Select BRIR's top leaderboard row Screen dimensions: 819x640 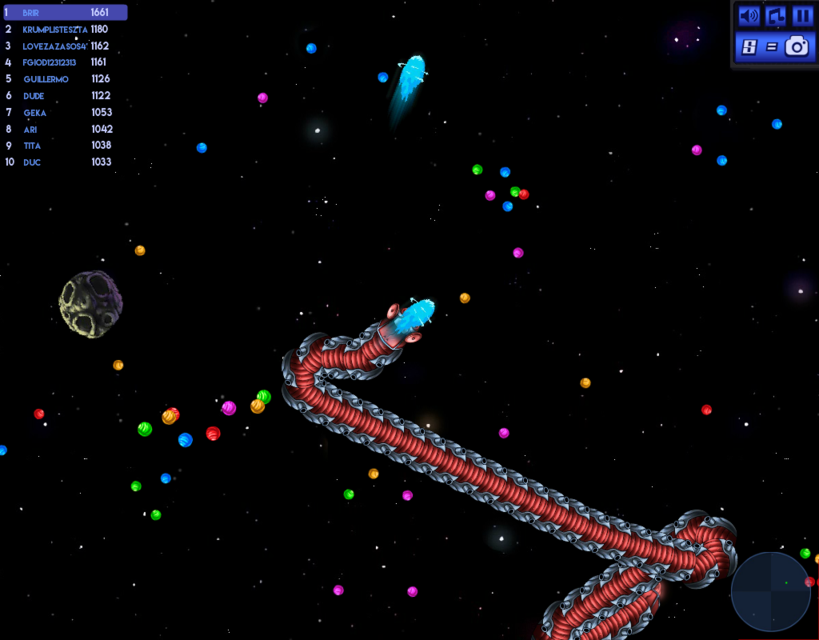[x=64, y=12]
